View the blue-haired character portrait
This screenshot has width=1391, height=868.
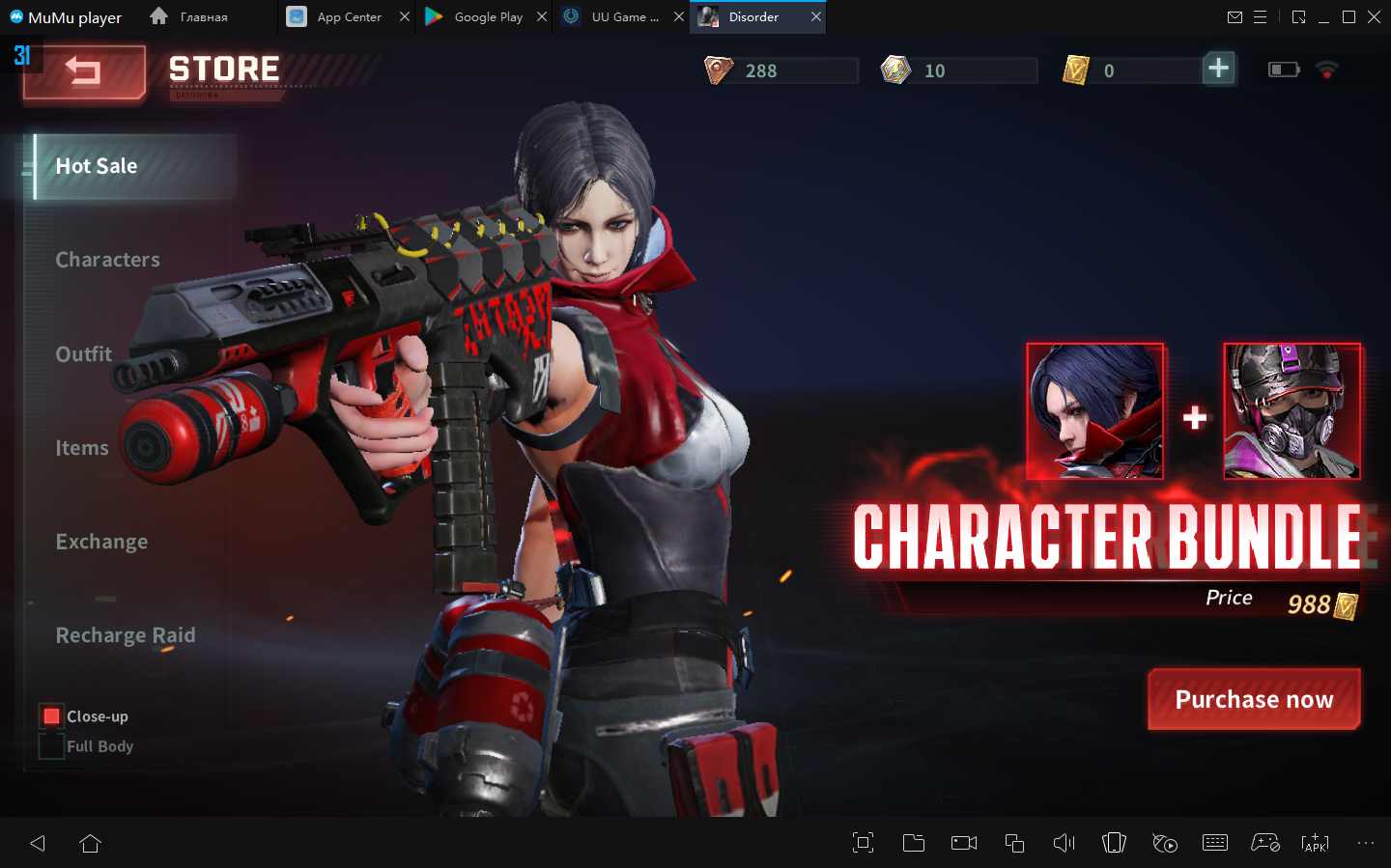(1095, 411)
